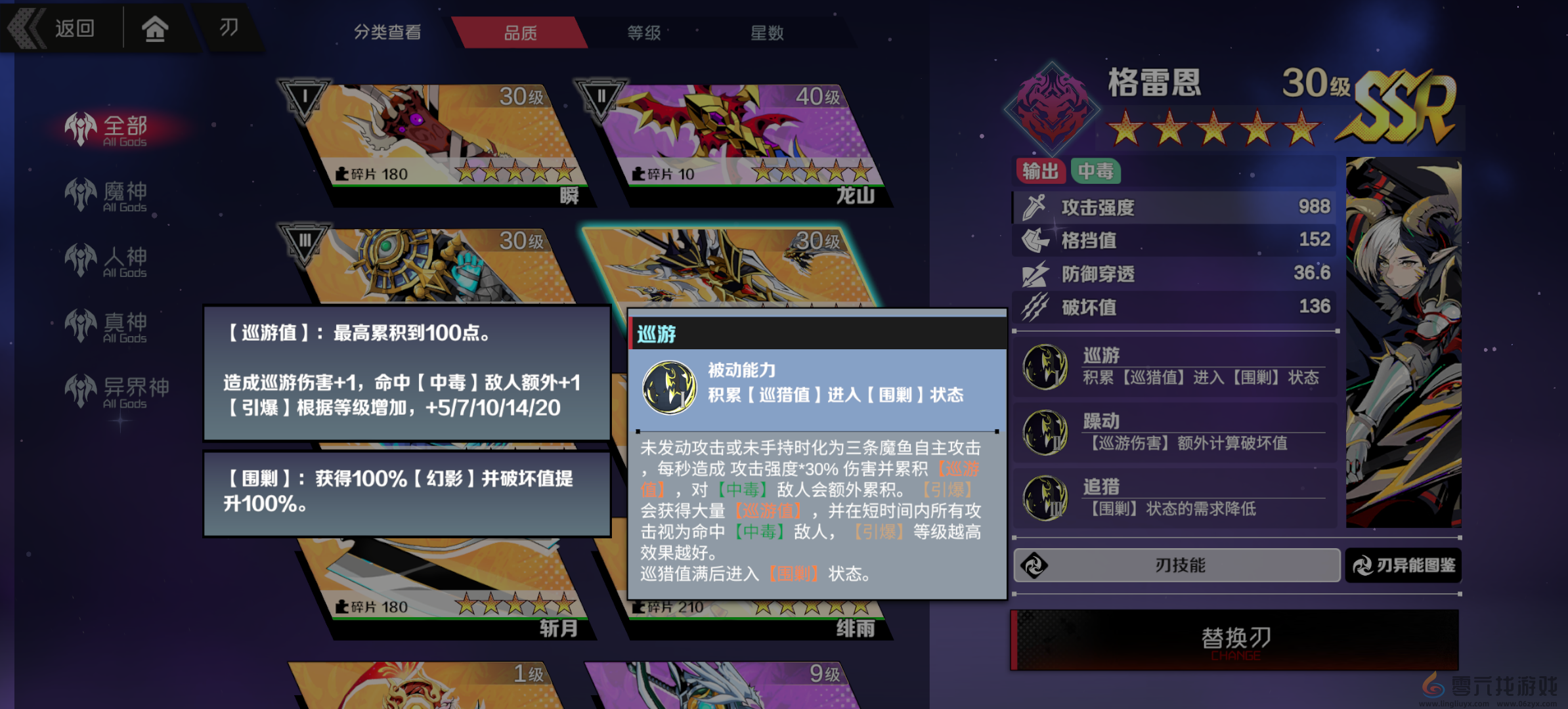Click the 巡游 passive skill icon
The image size is (1568, 709).
(x=1045, y=366)
